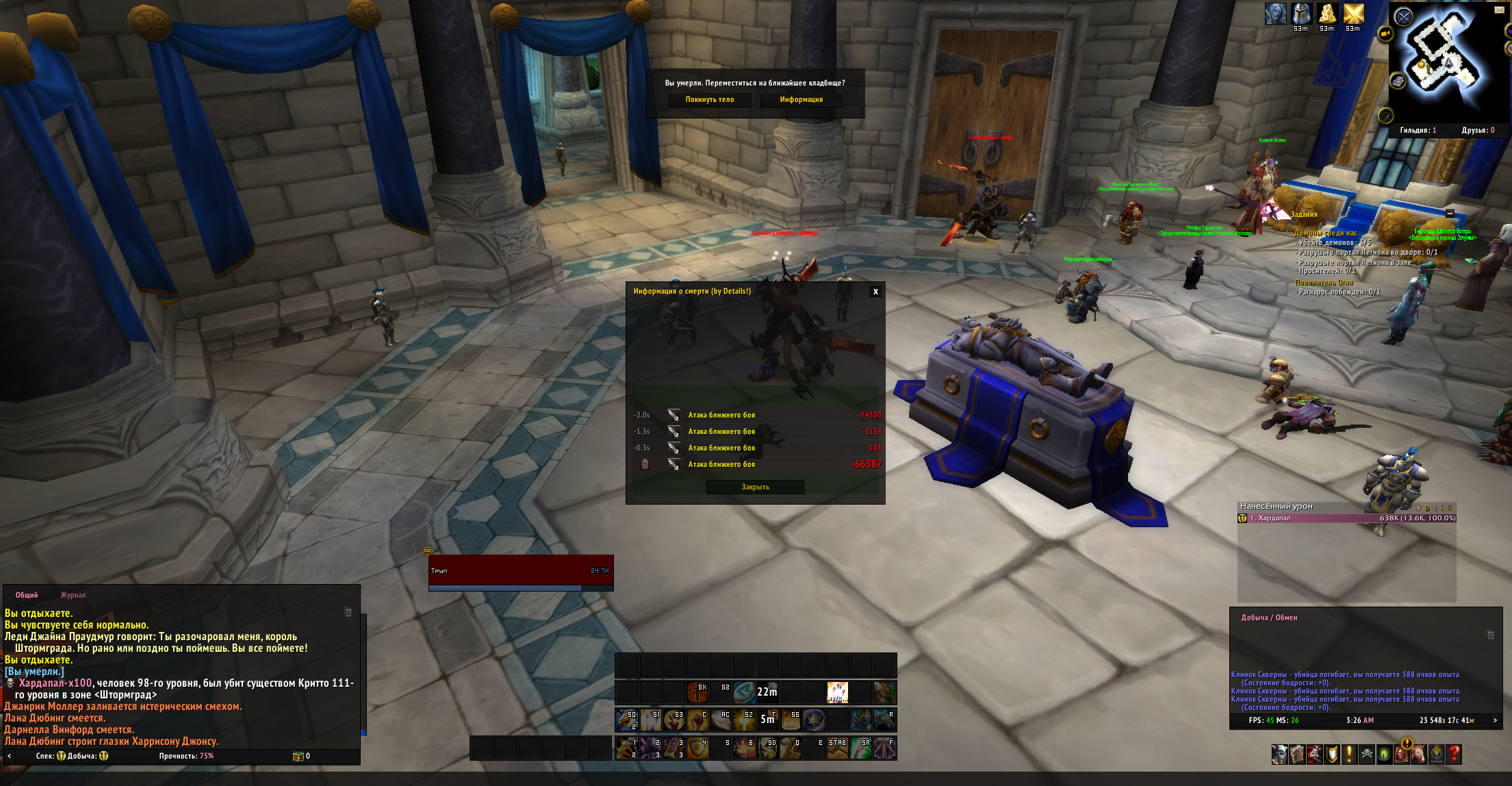This screenshot has width=1512, height=786.
Task: Close the death info window with X
Action: (875, 292)
